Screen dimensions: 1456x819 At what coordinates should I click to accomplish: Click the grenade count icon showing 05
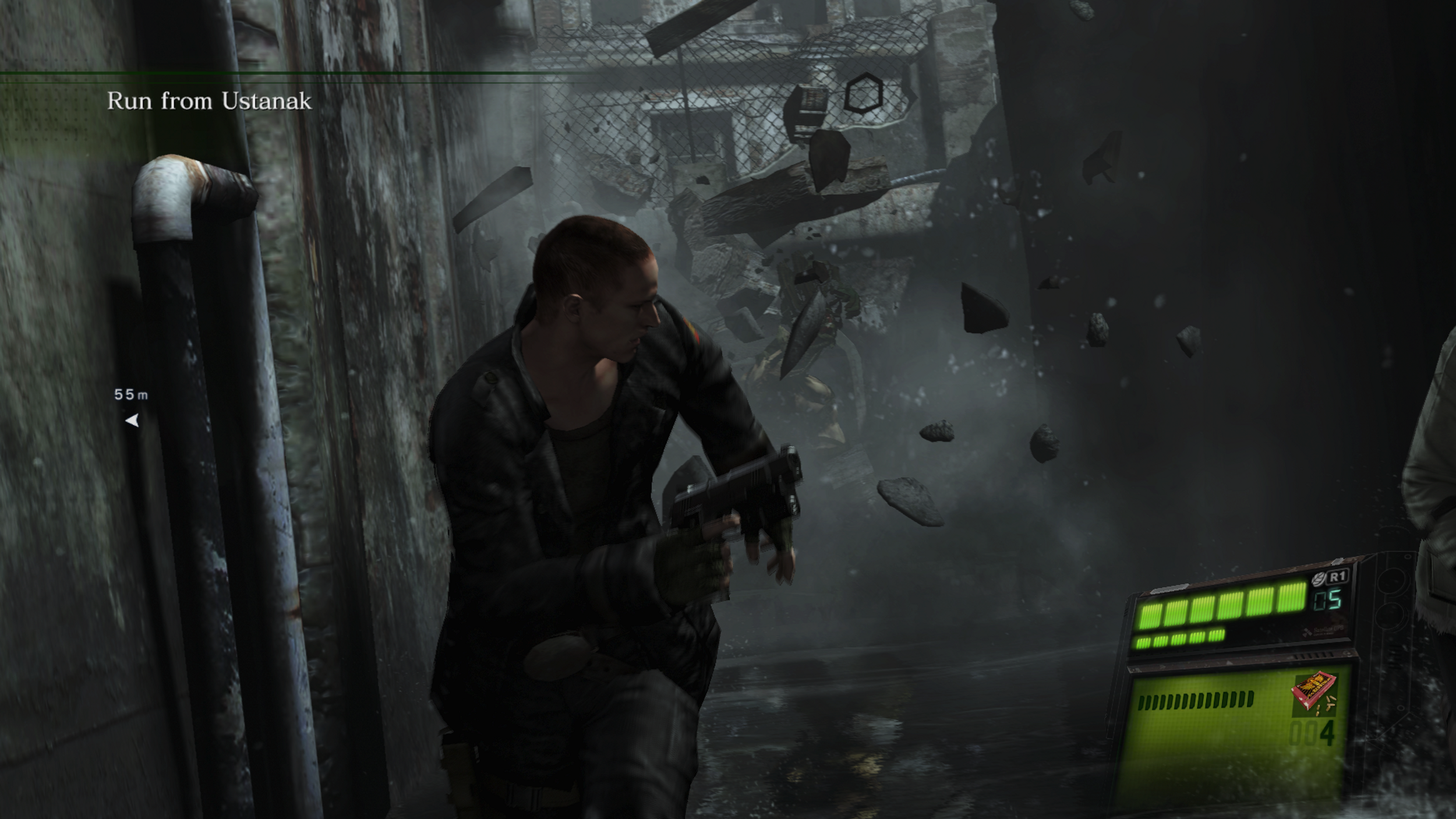point(1328,598)
